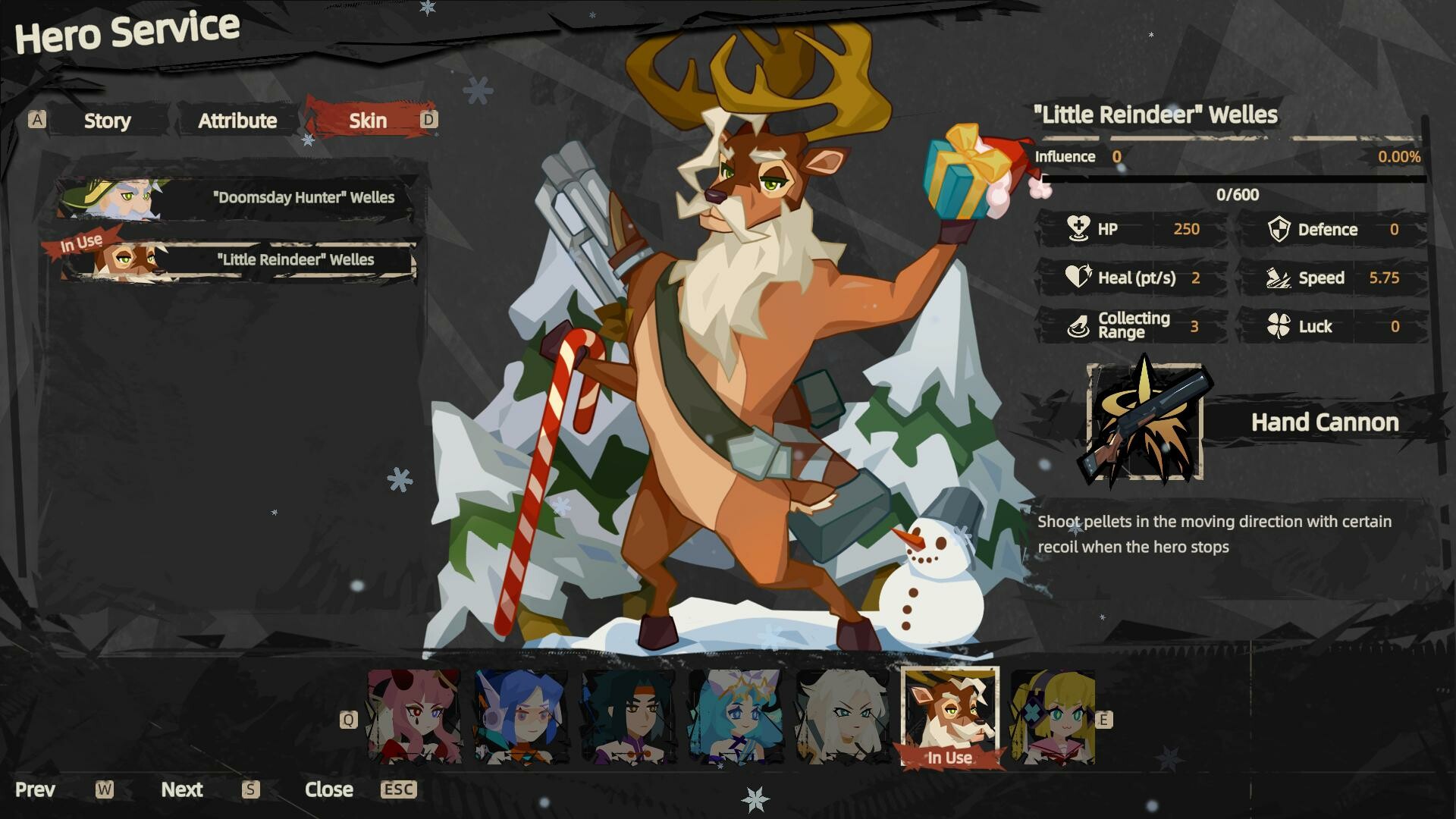Image resolution: width=1456 pixels, height=819 pixels.
Task: Open the Story tab
Action: (108, 121)
